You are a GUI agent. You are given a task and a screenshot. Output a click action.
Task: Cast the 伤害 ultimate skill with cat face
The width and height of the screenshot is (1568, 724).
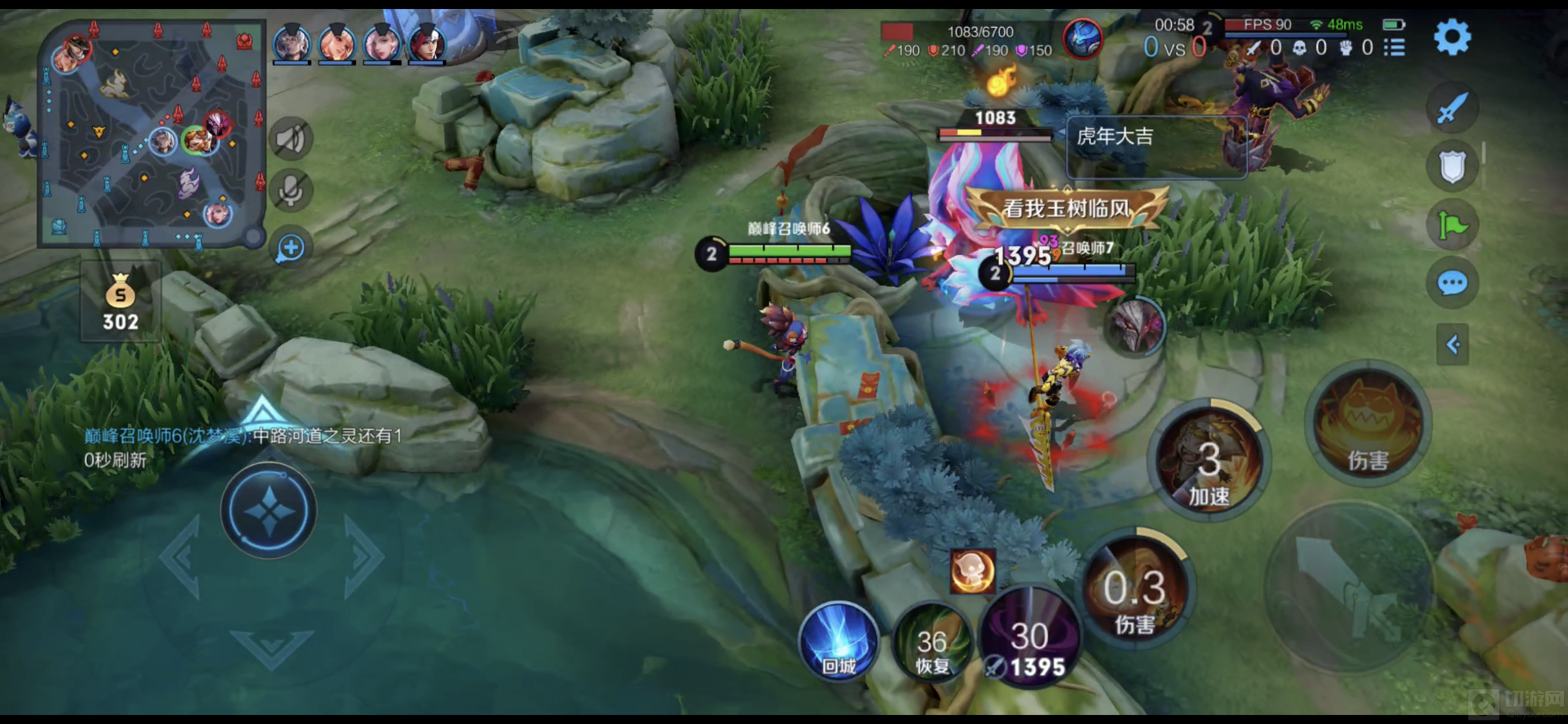tap(1368, 426)
